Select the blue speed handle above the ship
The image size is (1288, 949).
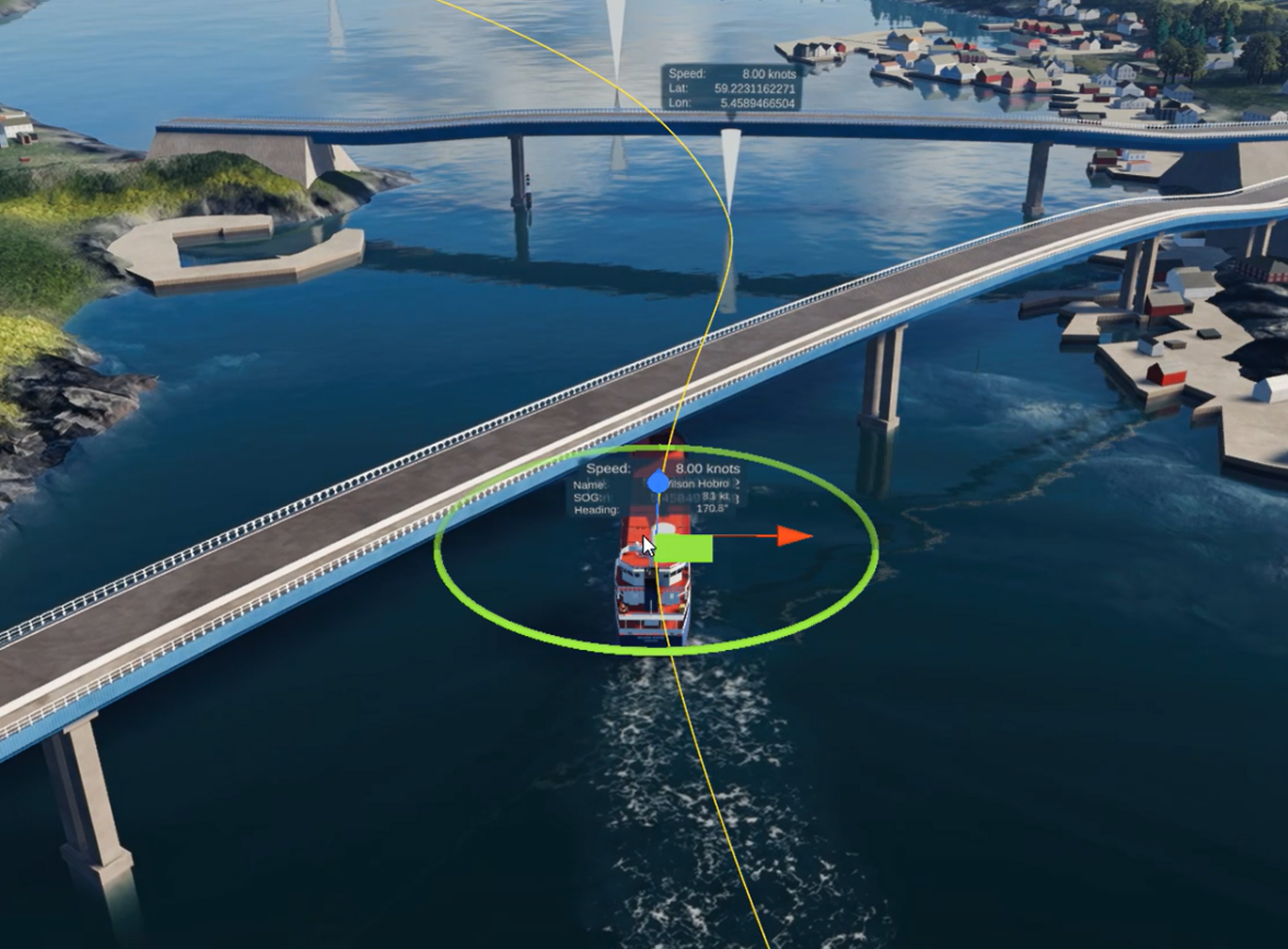point(659,479)
